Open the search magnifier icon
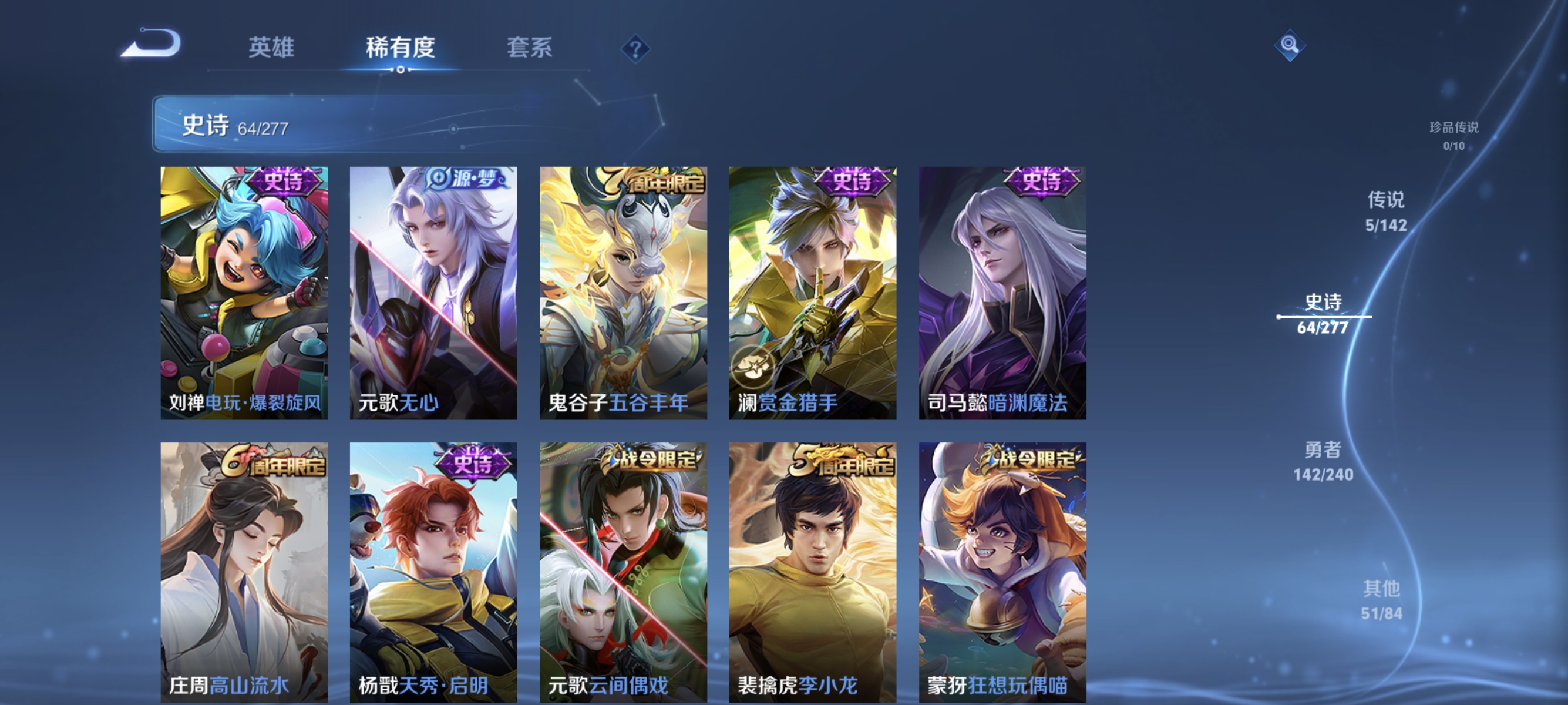This screenshot has height=705, width=1568. 1290,45
